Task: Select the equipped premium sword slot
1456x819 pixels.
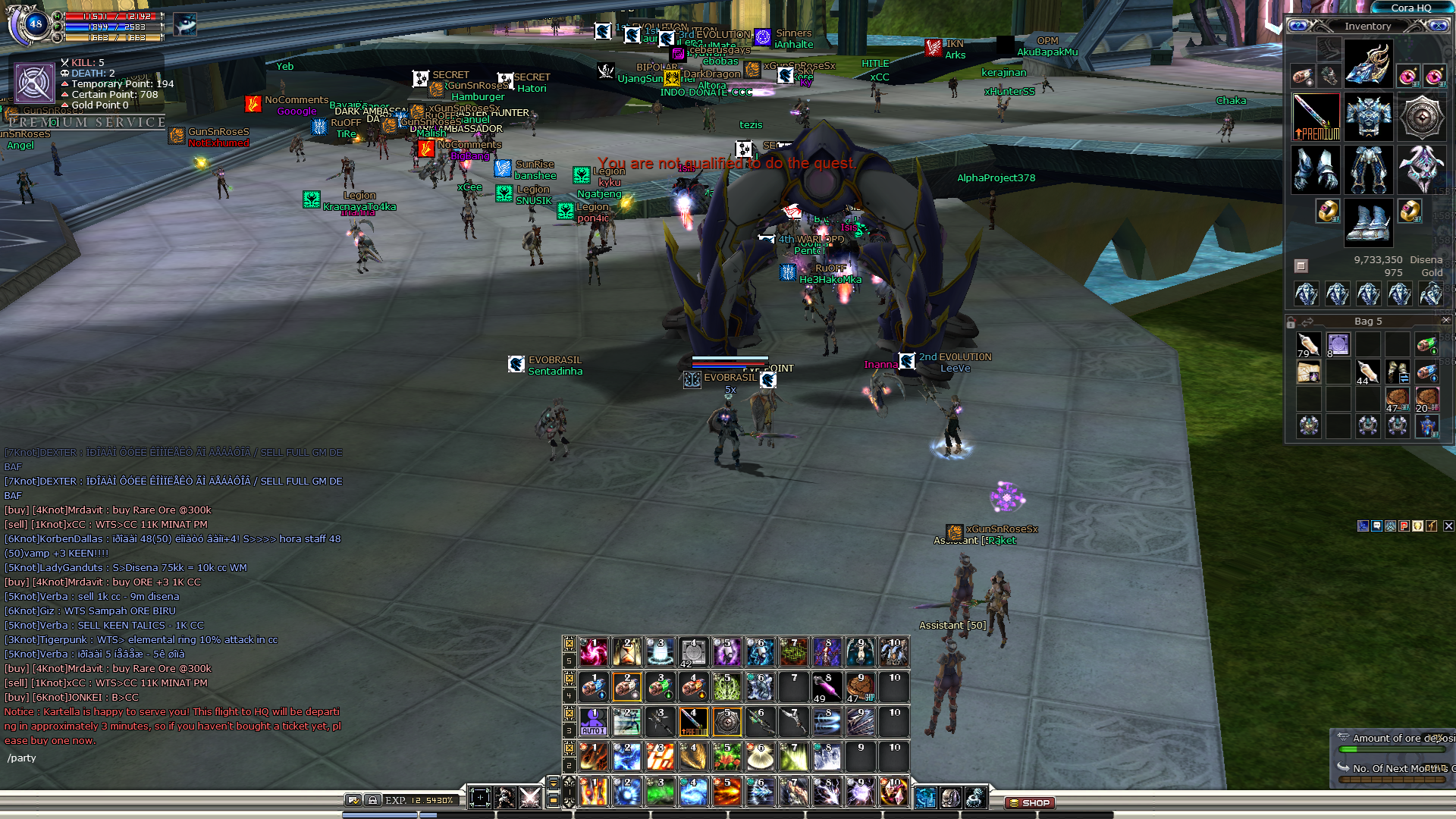Action: coord(1316,118)
